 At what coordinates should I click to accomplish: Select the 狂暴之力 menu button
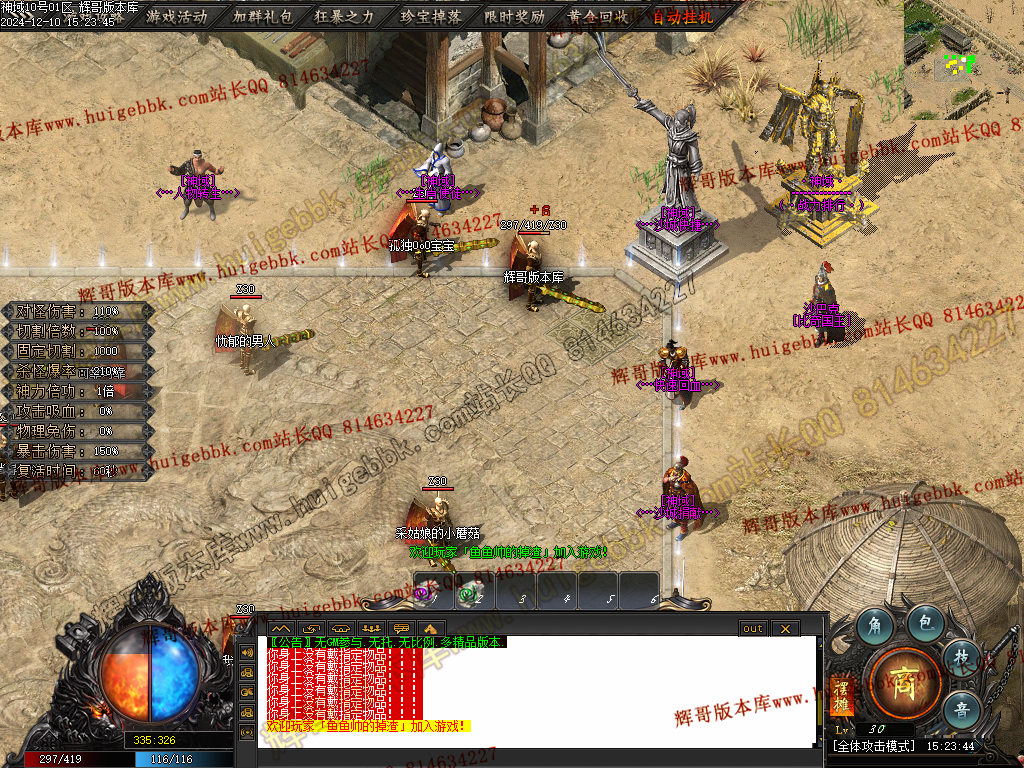coord(346,16)
